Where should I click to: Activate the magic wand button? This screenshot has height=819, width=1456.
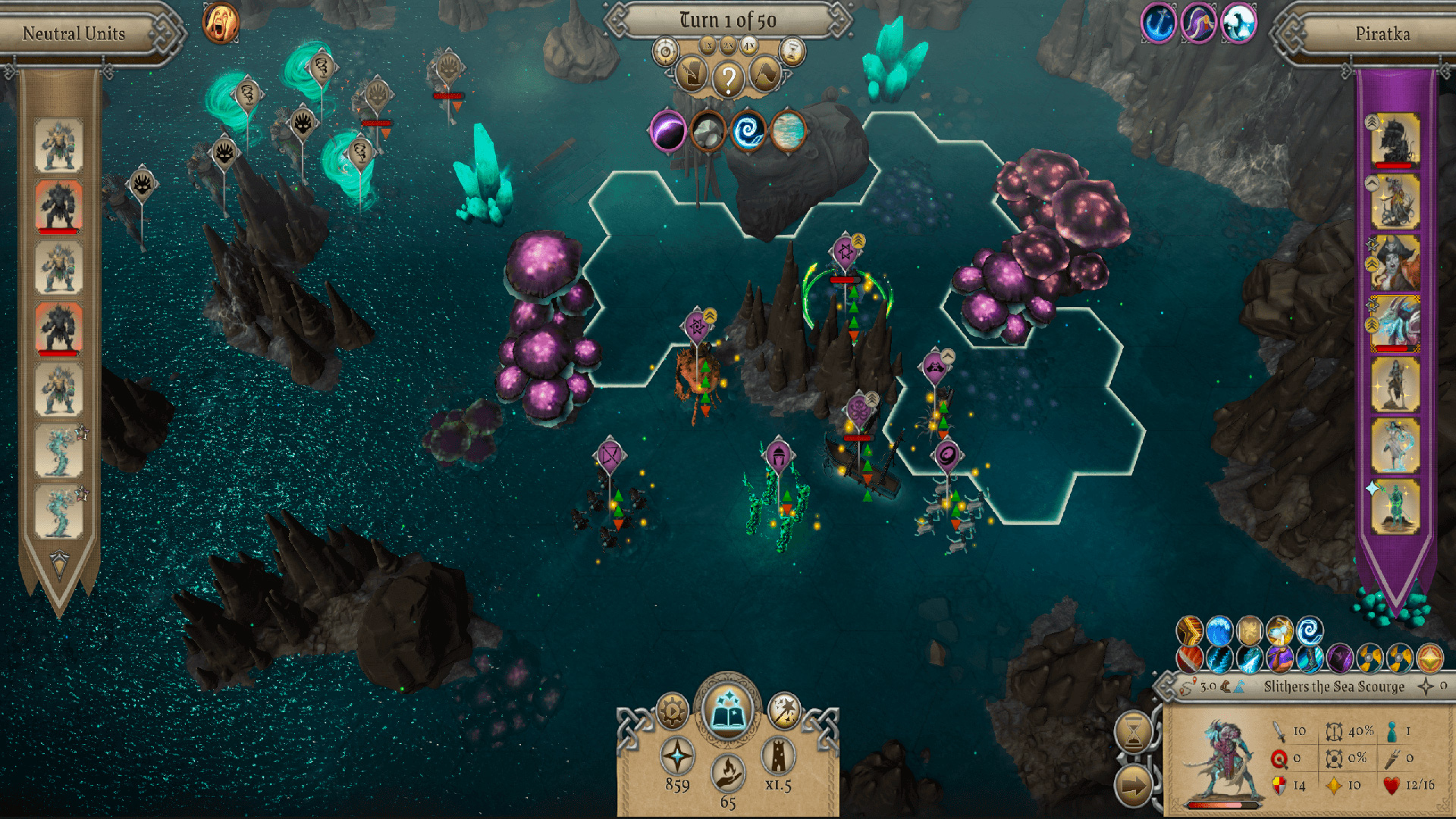(784, 711)
